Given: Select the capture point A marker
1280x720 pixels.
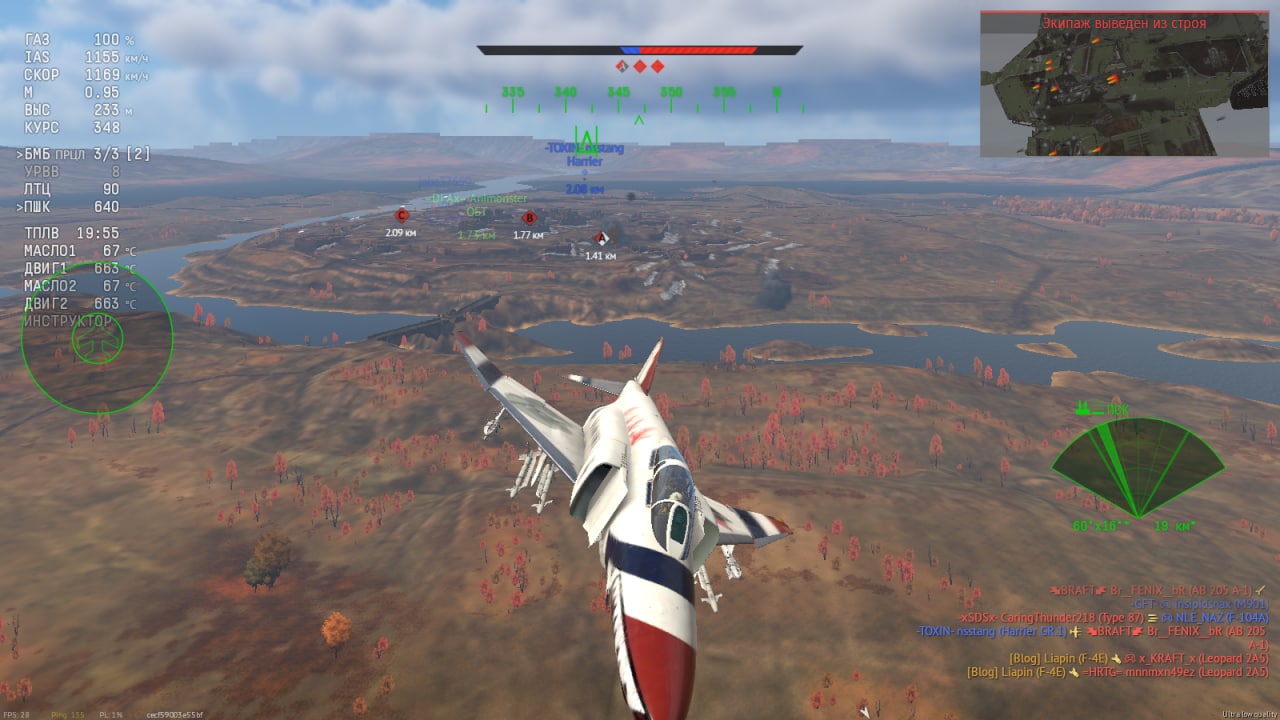Looking at the screenshot, I should (601, 238).
